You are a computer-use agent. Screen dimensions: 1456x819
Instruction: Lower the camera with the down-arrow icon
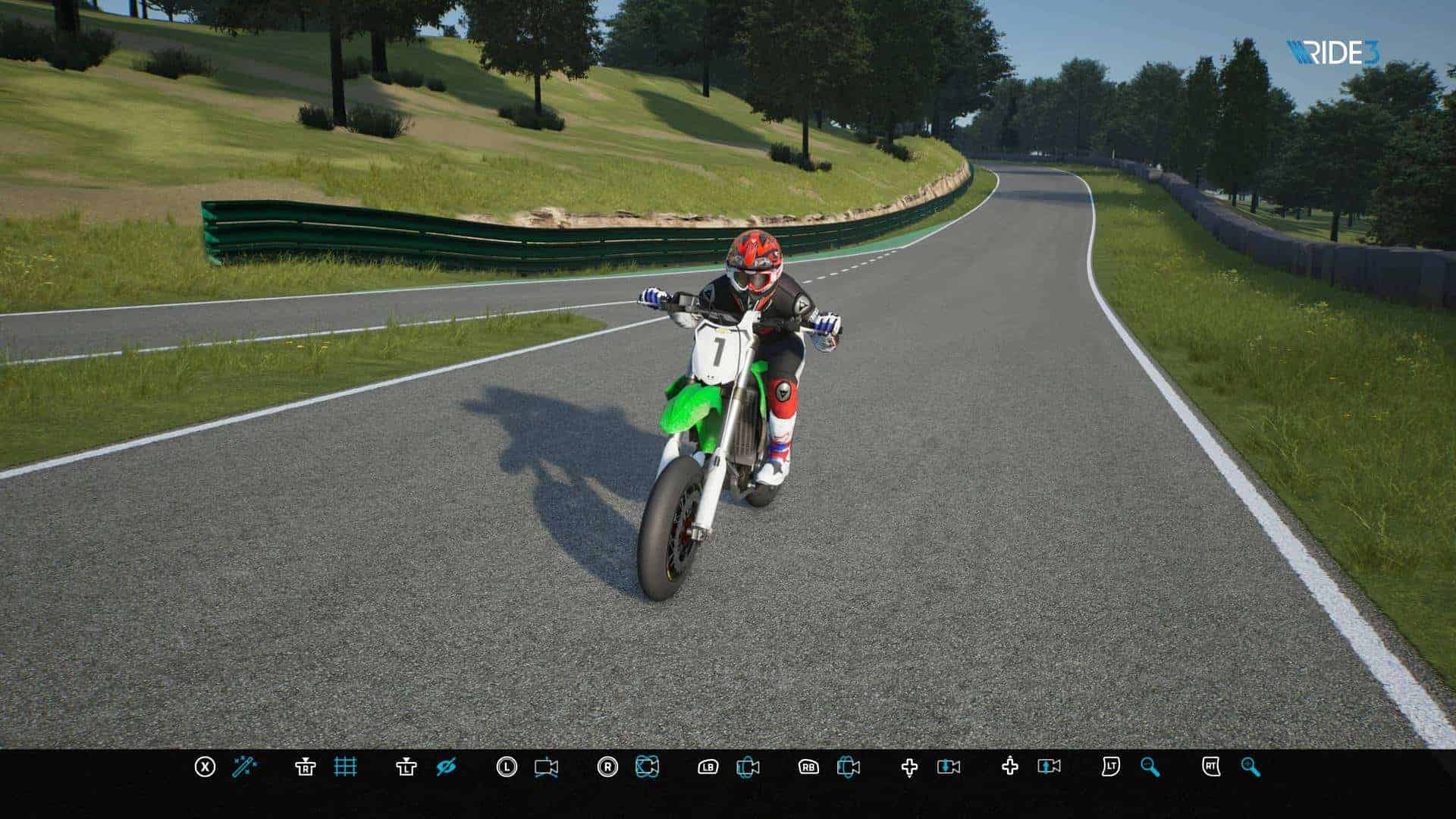[x=949, y=767]
